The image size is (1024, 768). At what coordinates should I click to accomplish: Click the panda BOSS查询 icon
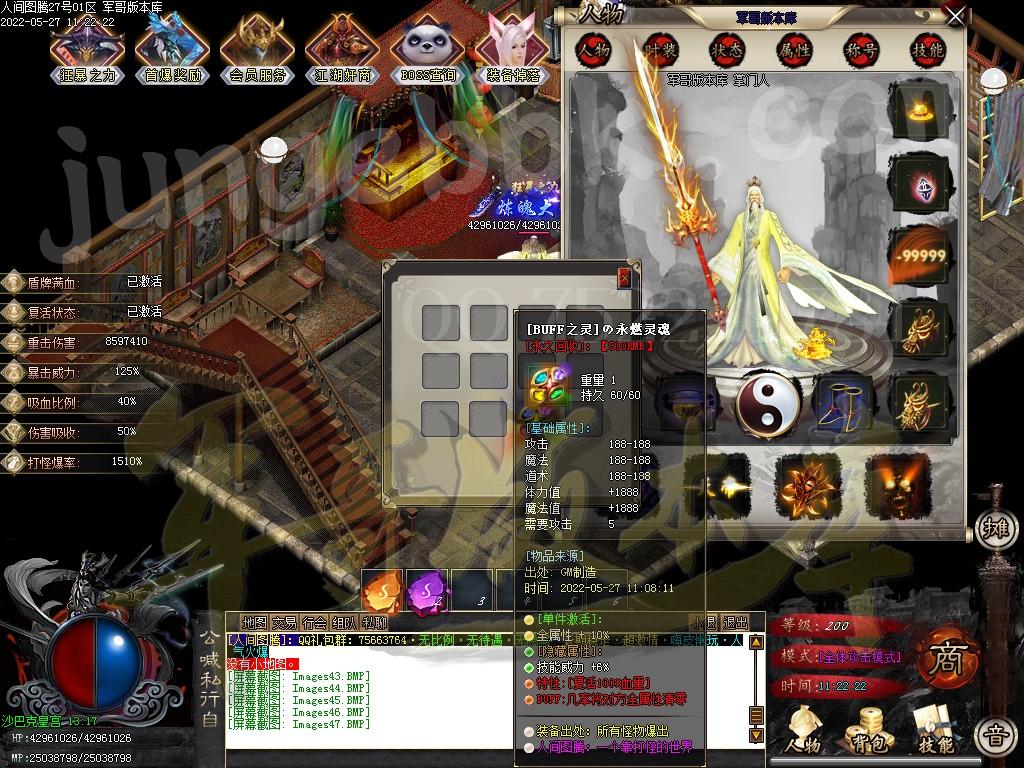point(428,46)
